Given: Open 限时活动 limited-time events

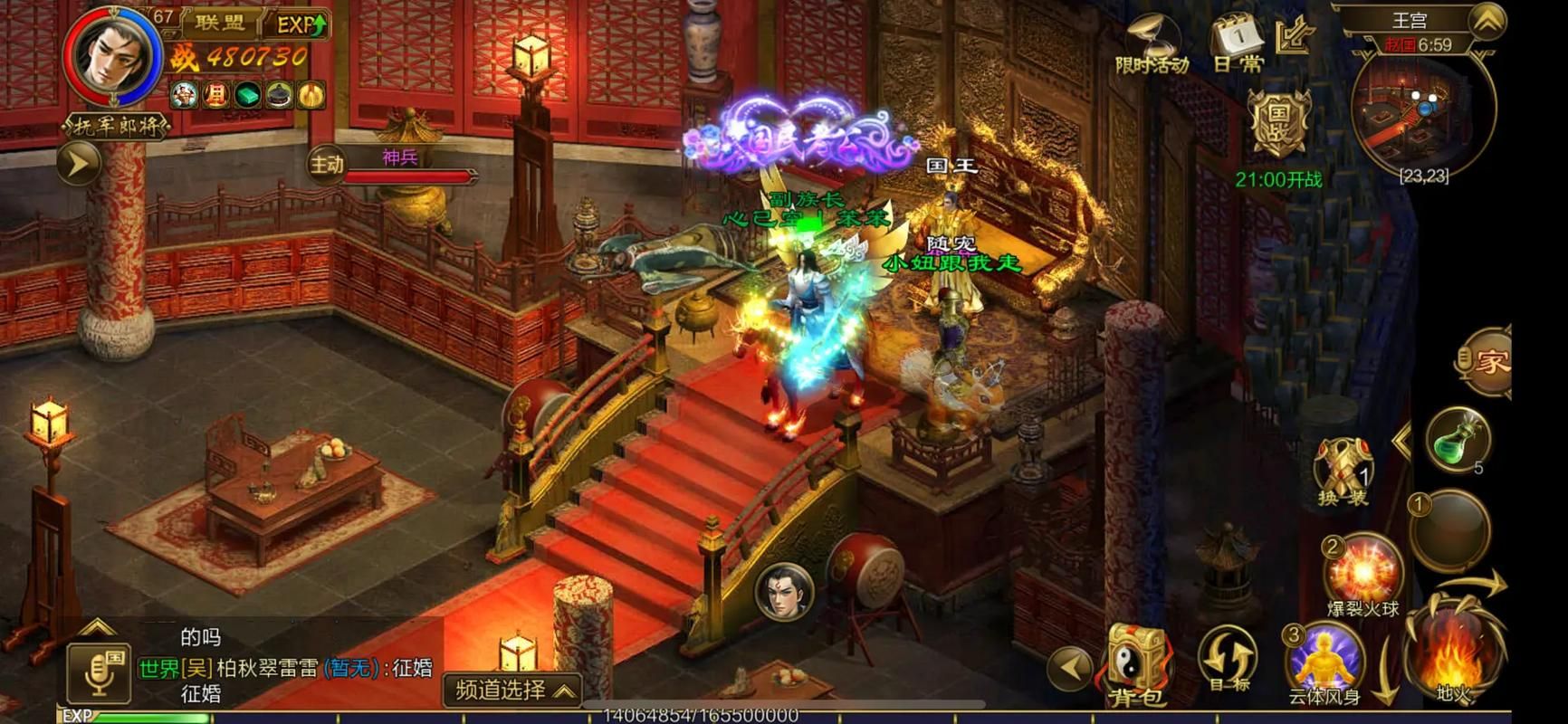Looking at the screenshot, I should (1152, 45).
